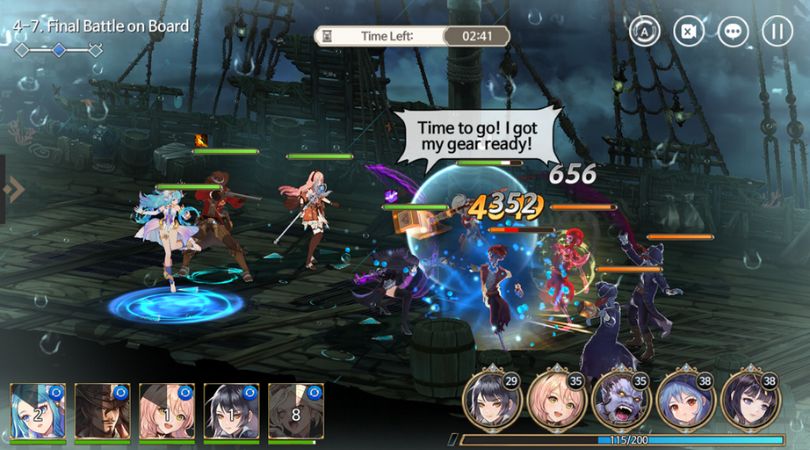Viewport: 810px width, 450px height.
Task: Activate the black-haired girl skill costing 29
Action: 492,401
